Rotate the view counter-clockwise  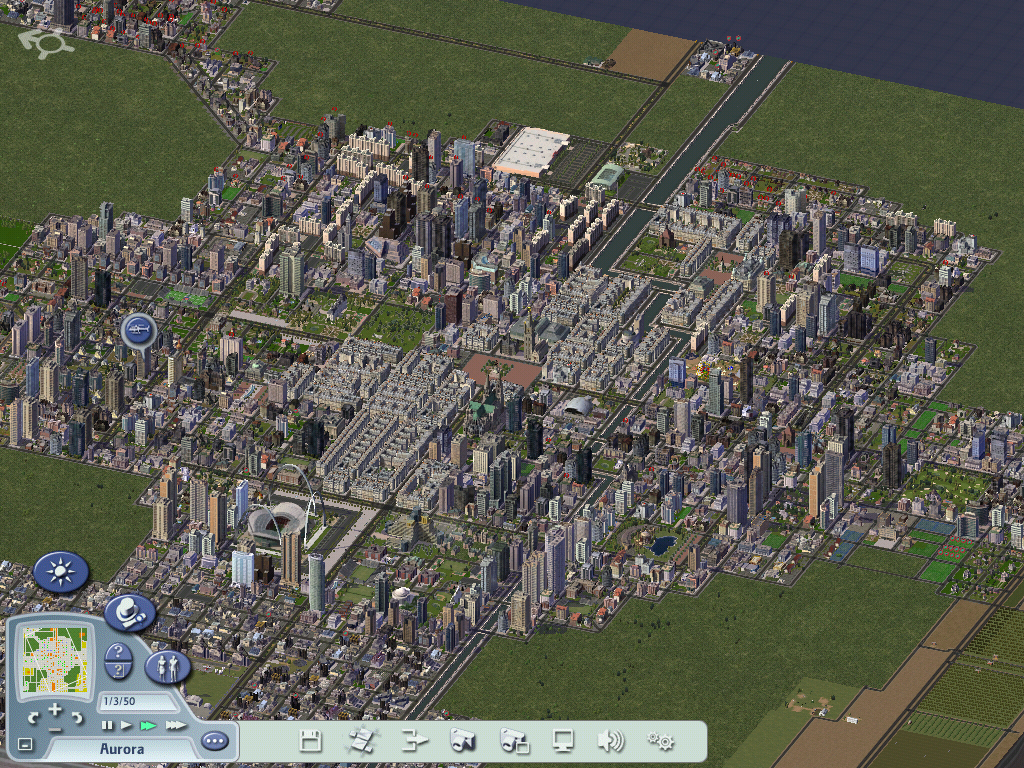(x=34, y=718)
